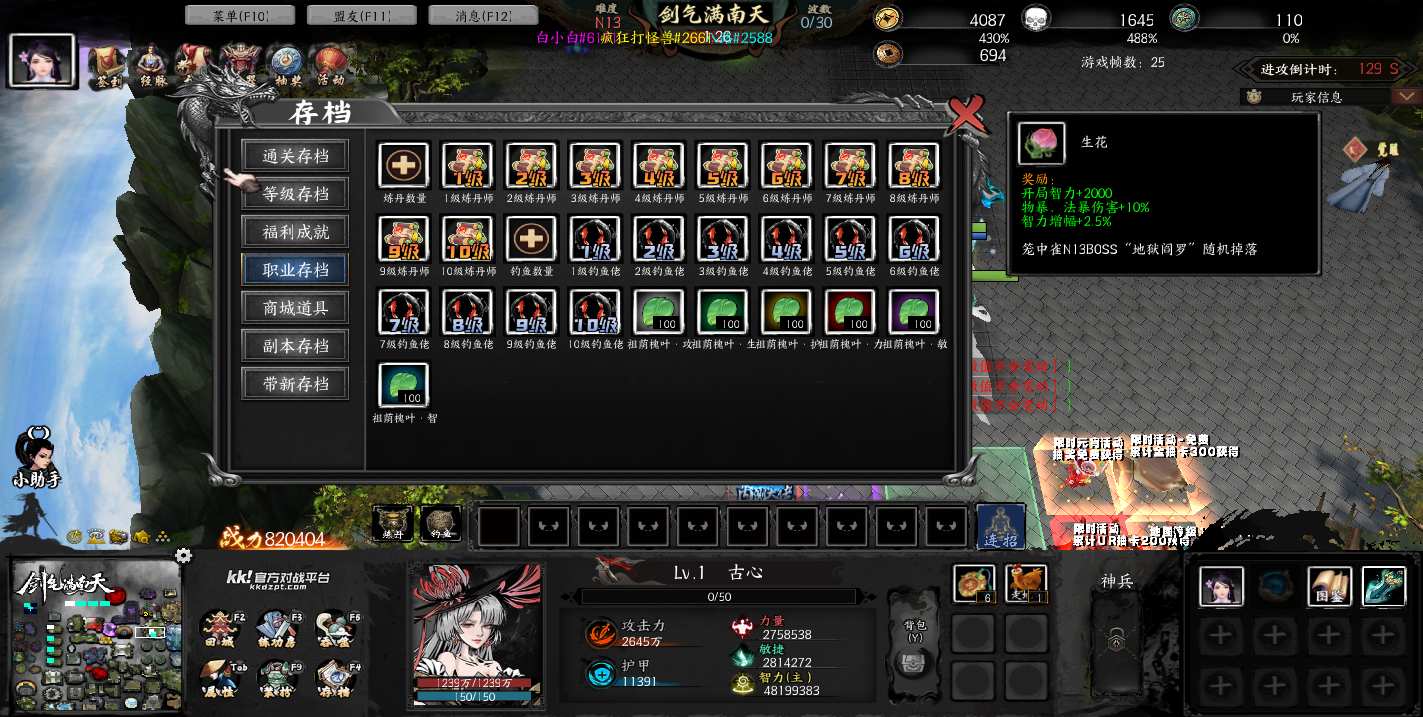The width and height of the screenshot is (1423, 717).
Task: Switch to the 通关存档 tab
Action: pyautogui.click(x=296, y=156)
